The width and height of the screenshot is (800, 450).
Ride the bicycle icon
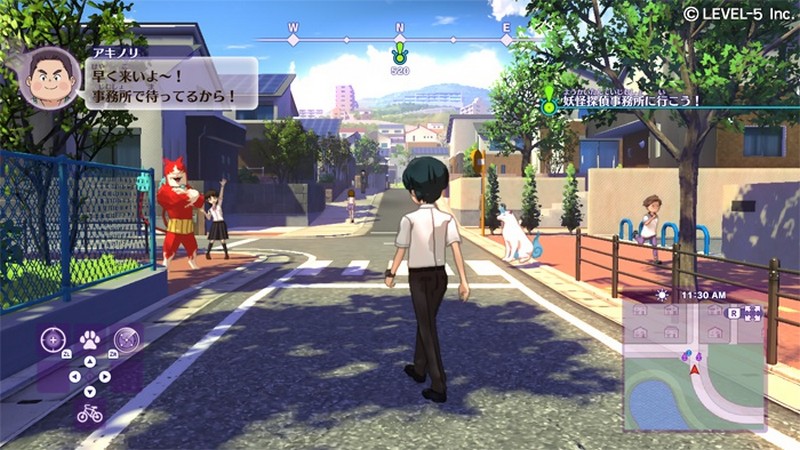89,413
